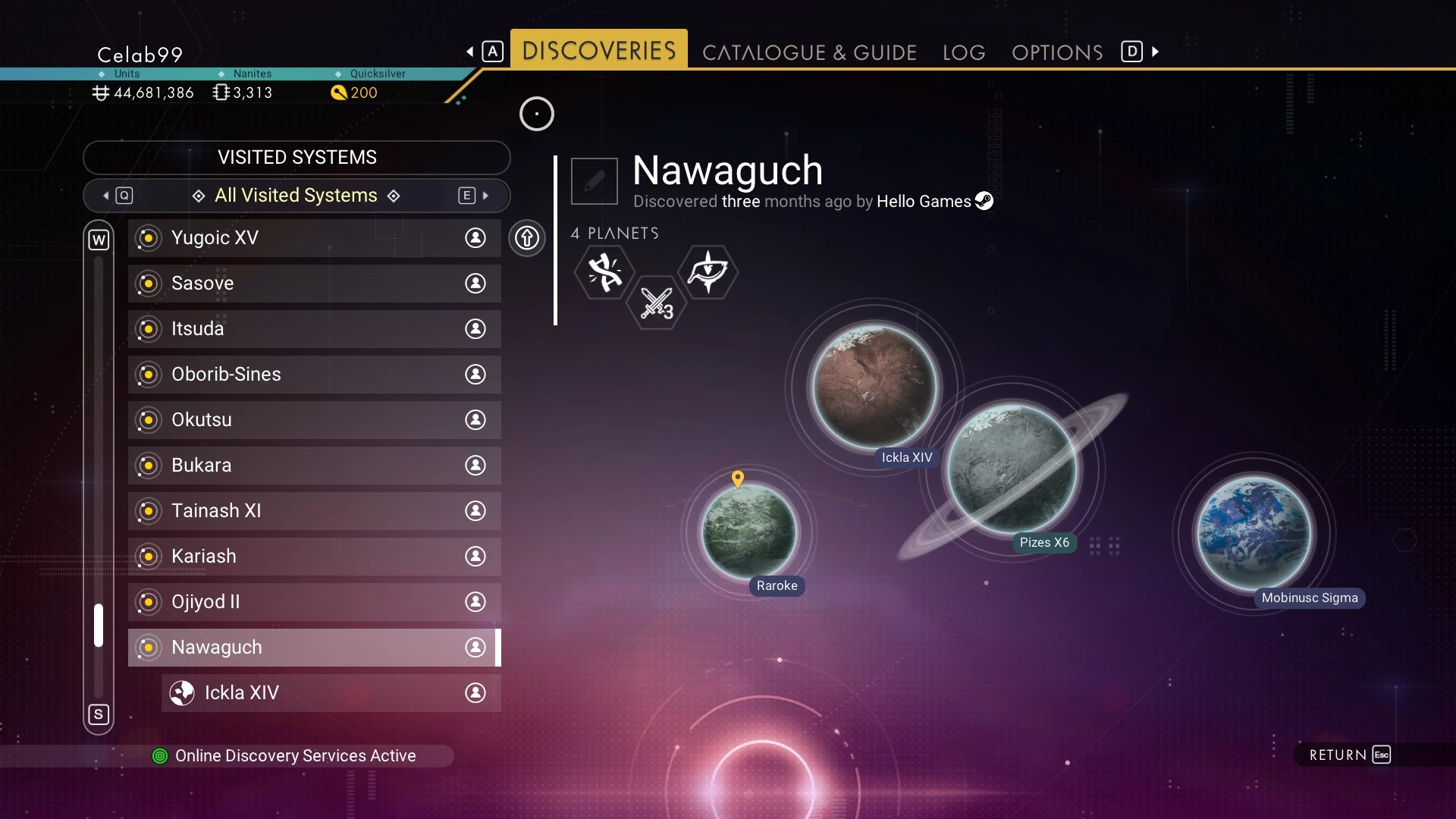1456x819 pixels.
Task: Select the Itsuda system entry
Action: coord(314,329)
